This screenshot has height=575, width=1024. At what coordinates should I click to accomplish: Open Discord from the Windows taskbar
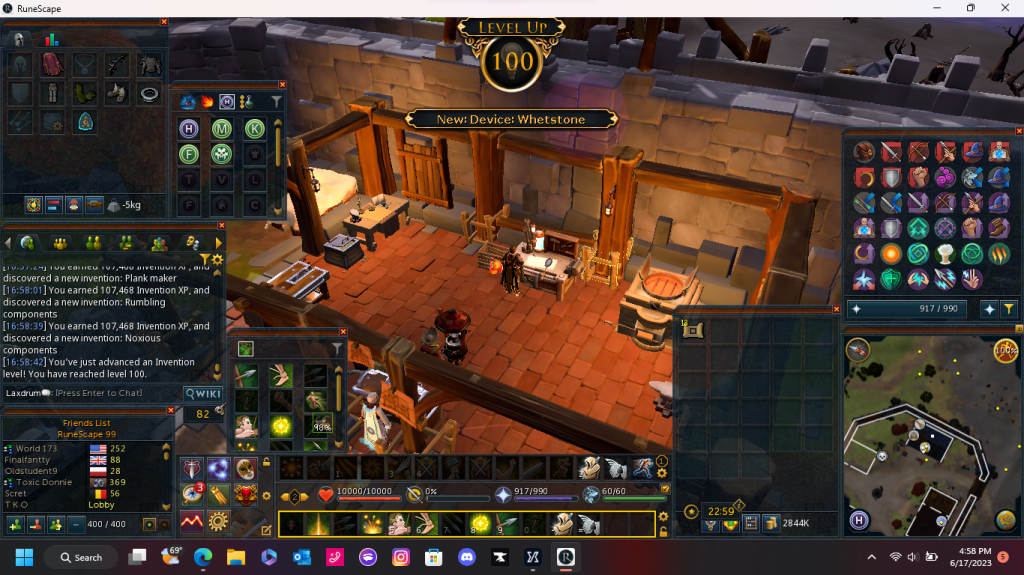click(x=464, y=557)
